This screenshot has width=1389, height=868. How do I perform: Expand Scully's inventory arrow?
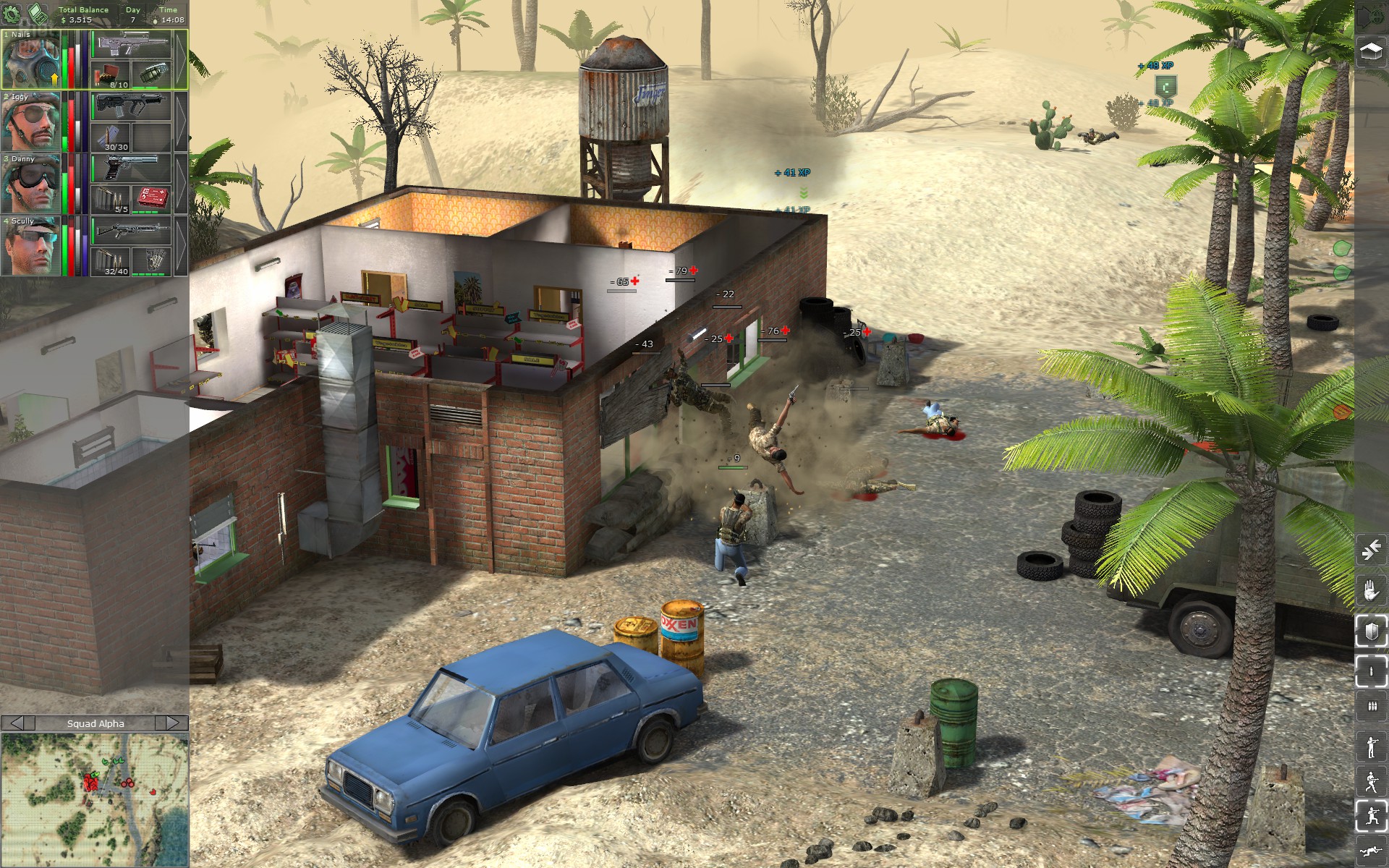coord(181,246)
